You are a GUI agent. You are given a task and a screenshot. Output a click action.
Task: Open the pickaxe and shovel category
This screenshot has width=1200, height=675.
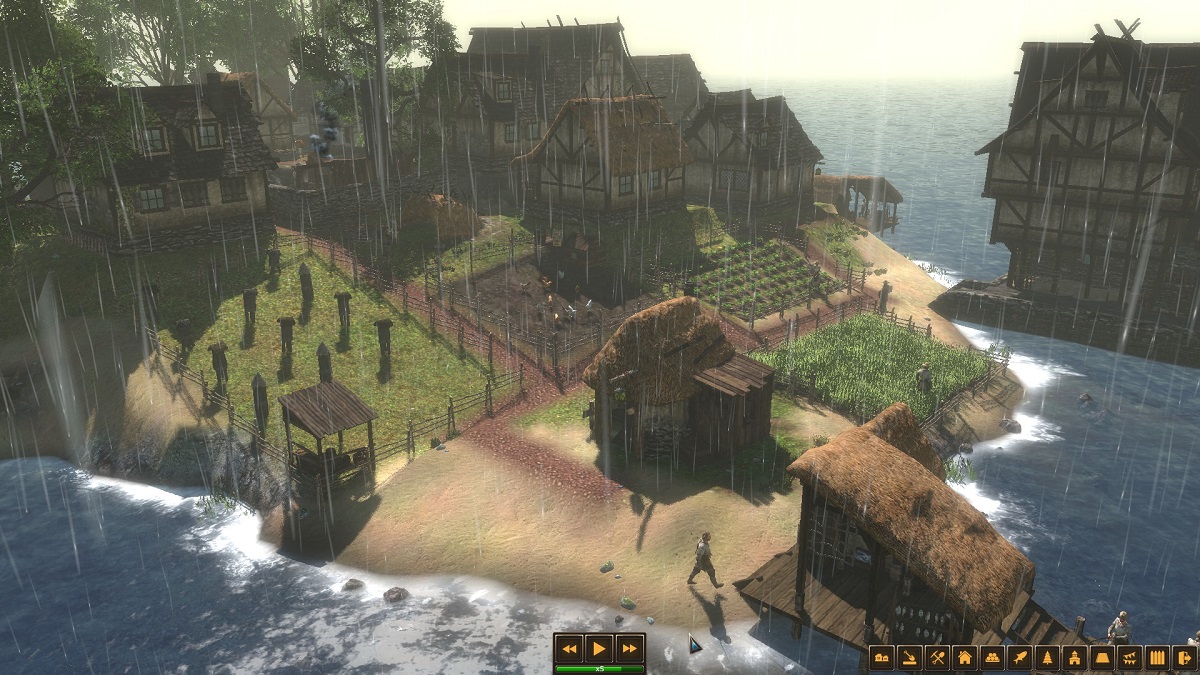(x=937, y=658)
